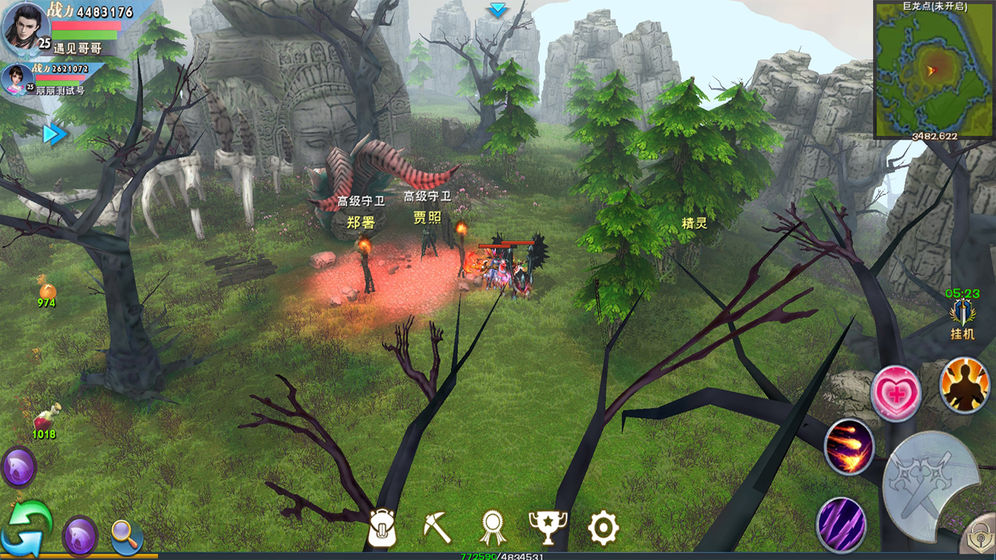
Task: Open the trophy achievements menu
Action: tap(546, 526)
